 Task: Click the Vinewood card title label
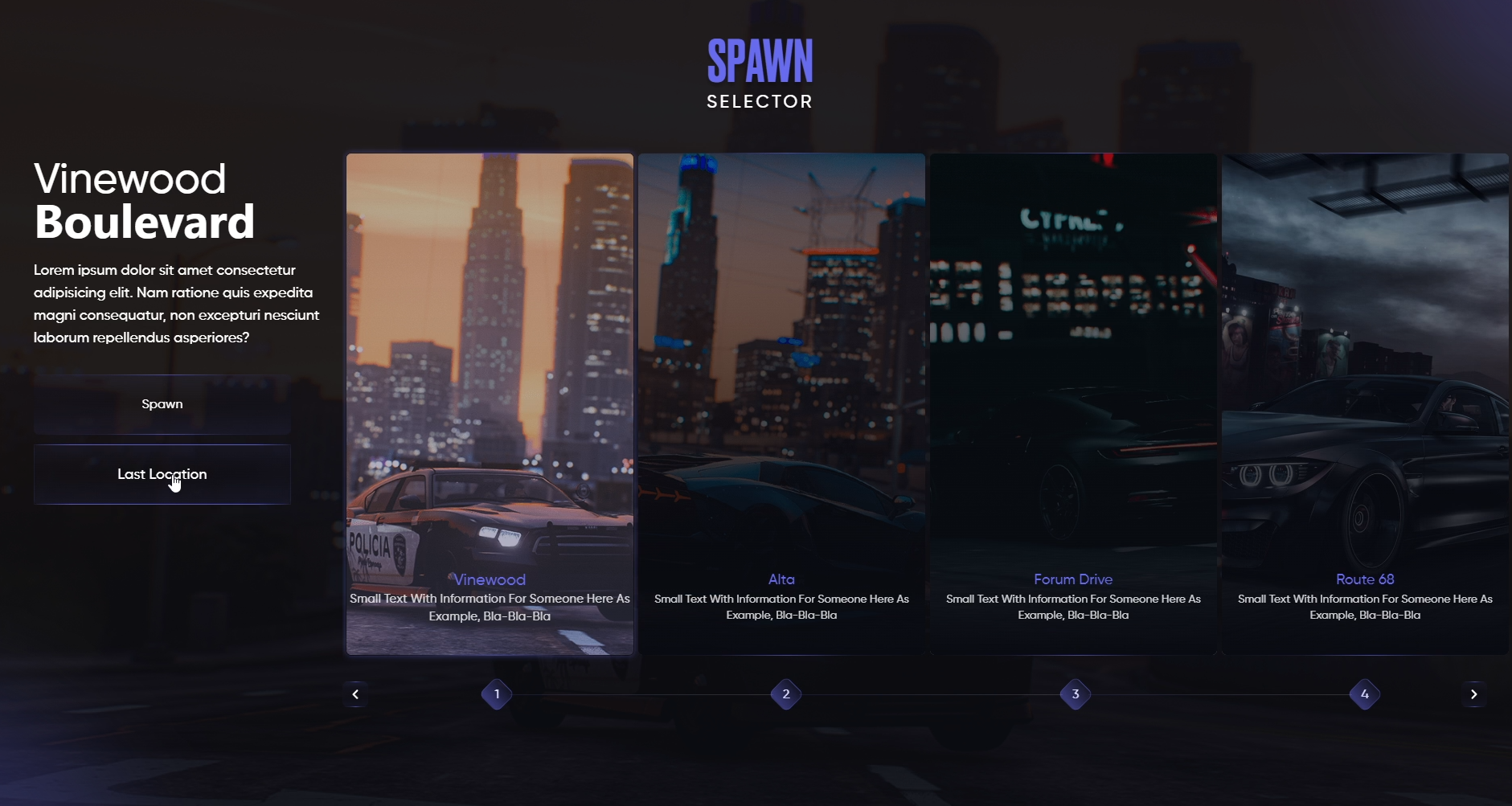[x=489, y=579]
